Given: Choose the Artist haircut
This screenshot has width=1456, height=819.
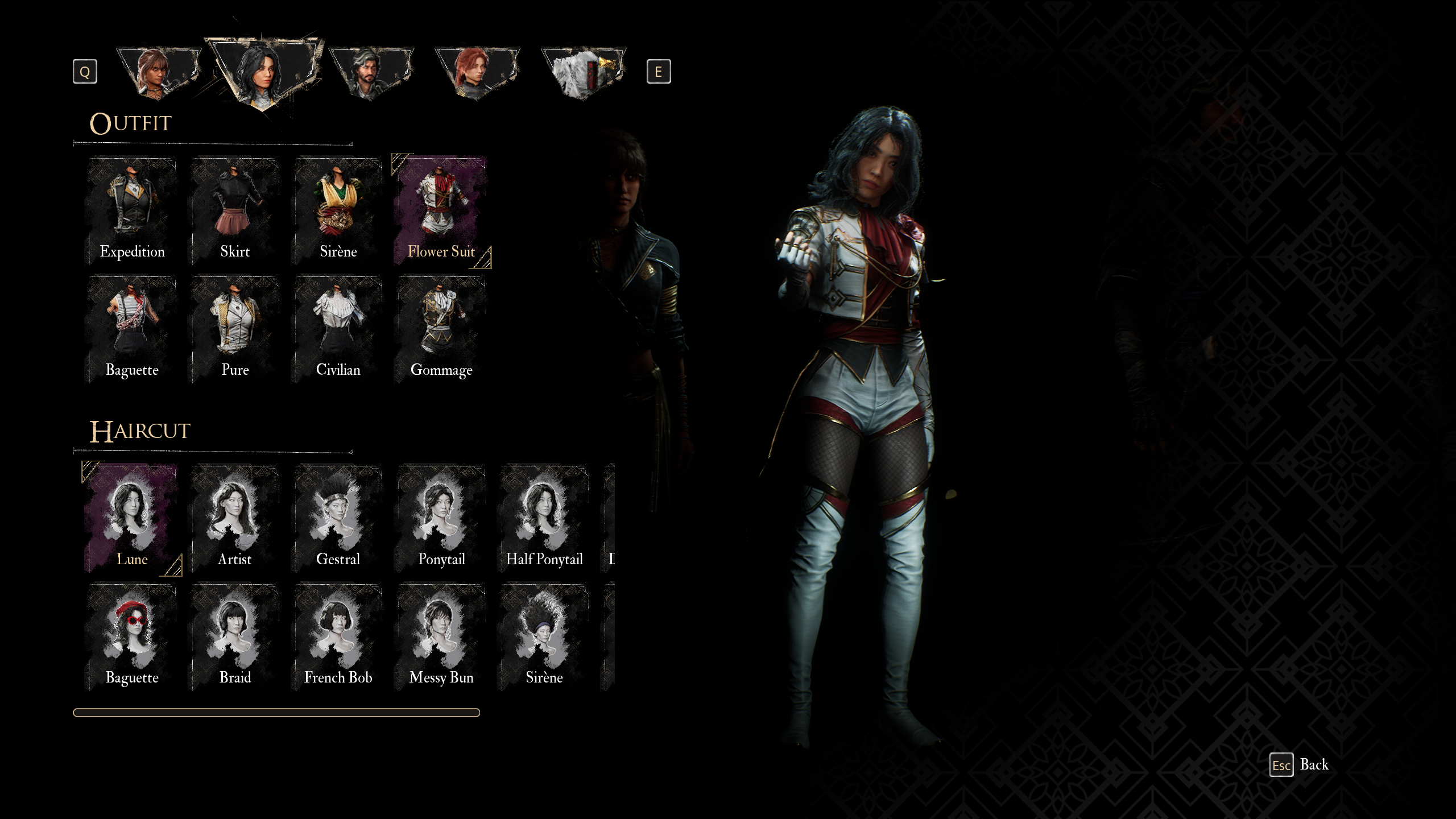Looking at the screenshot, I should click(235, 519).
